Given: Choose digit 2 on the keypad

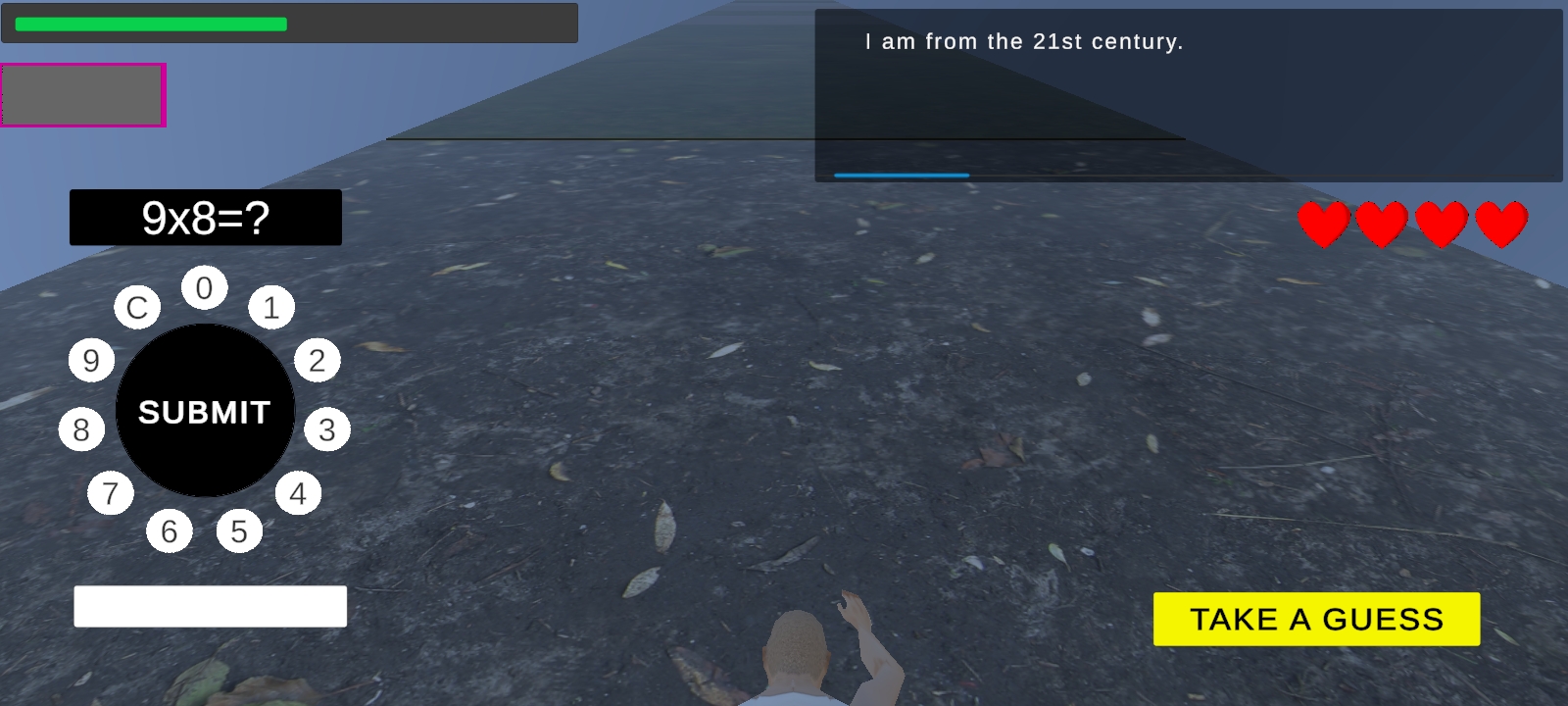Looking at the screenshot, I should click(x=317, y=361).
